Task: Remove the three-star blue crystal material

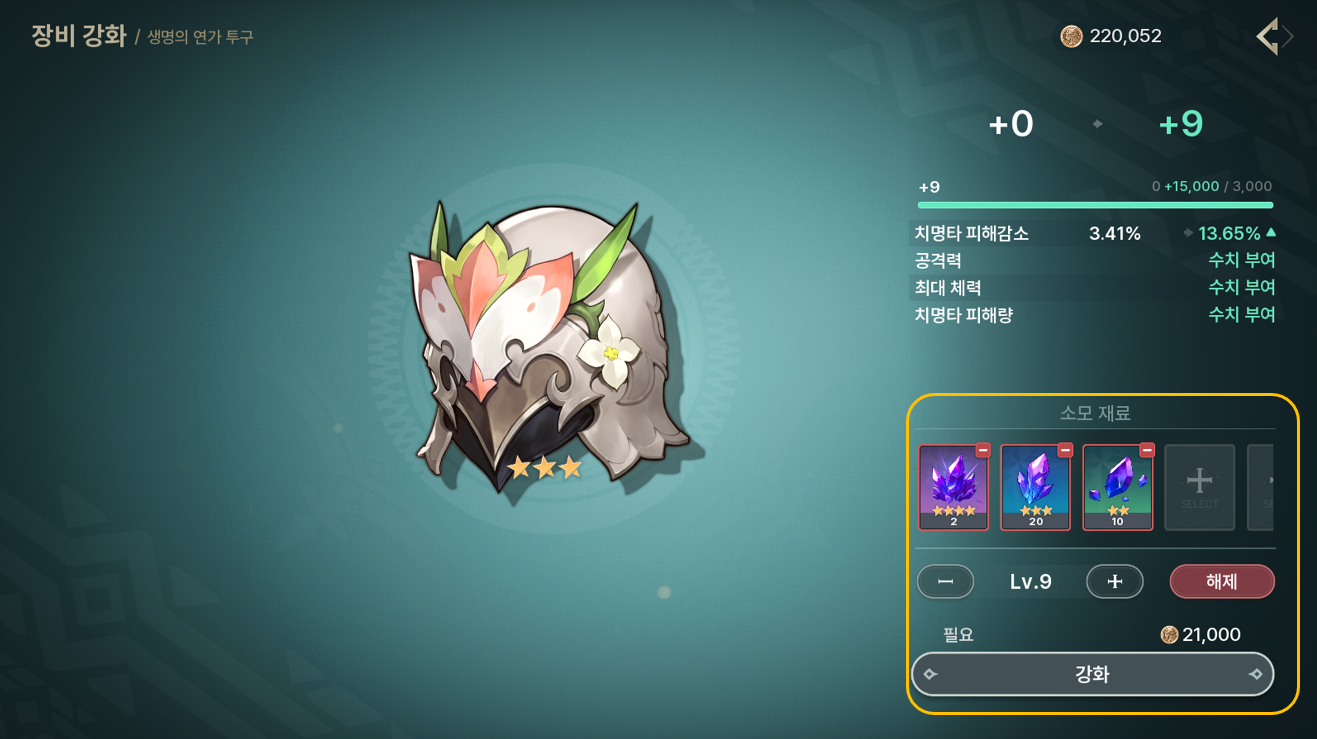Action: pos(1065,450)
